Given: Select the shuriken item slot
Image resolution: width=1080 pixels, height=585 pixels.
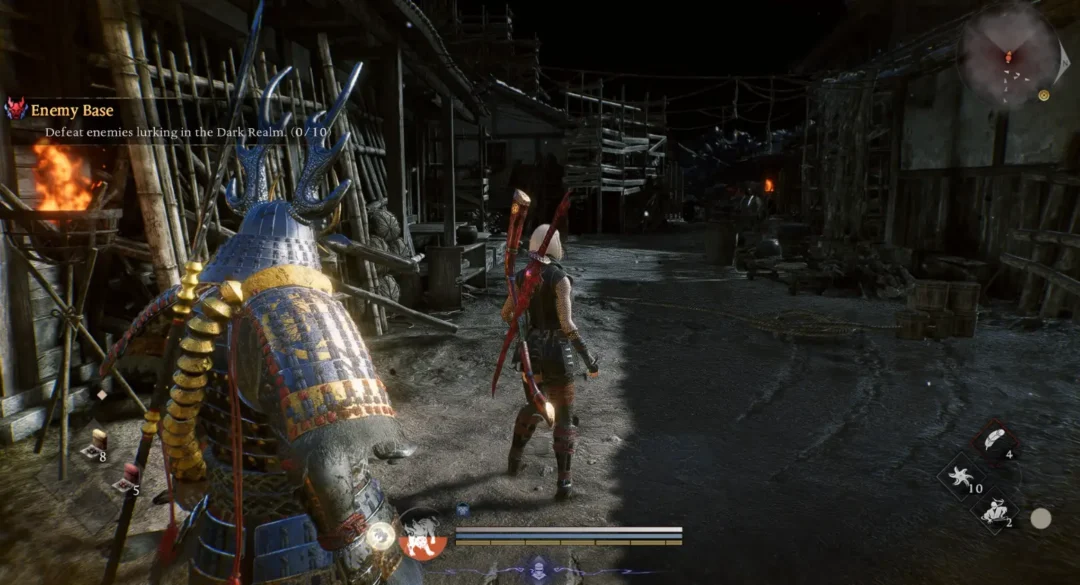Looking at the screenshot, I should pyautogui.click(x=961, y=477).
